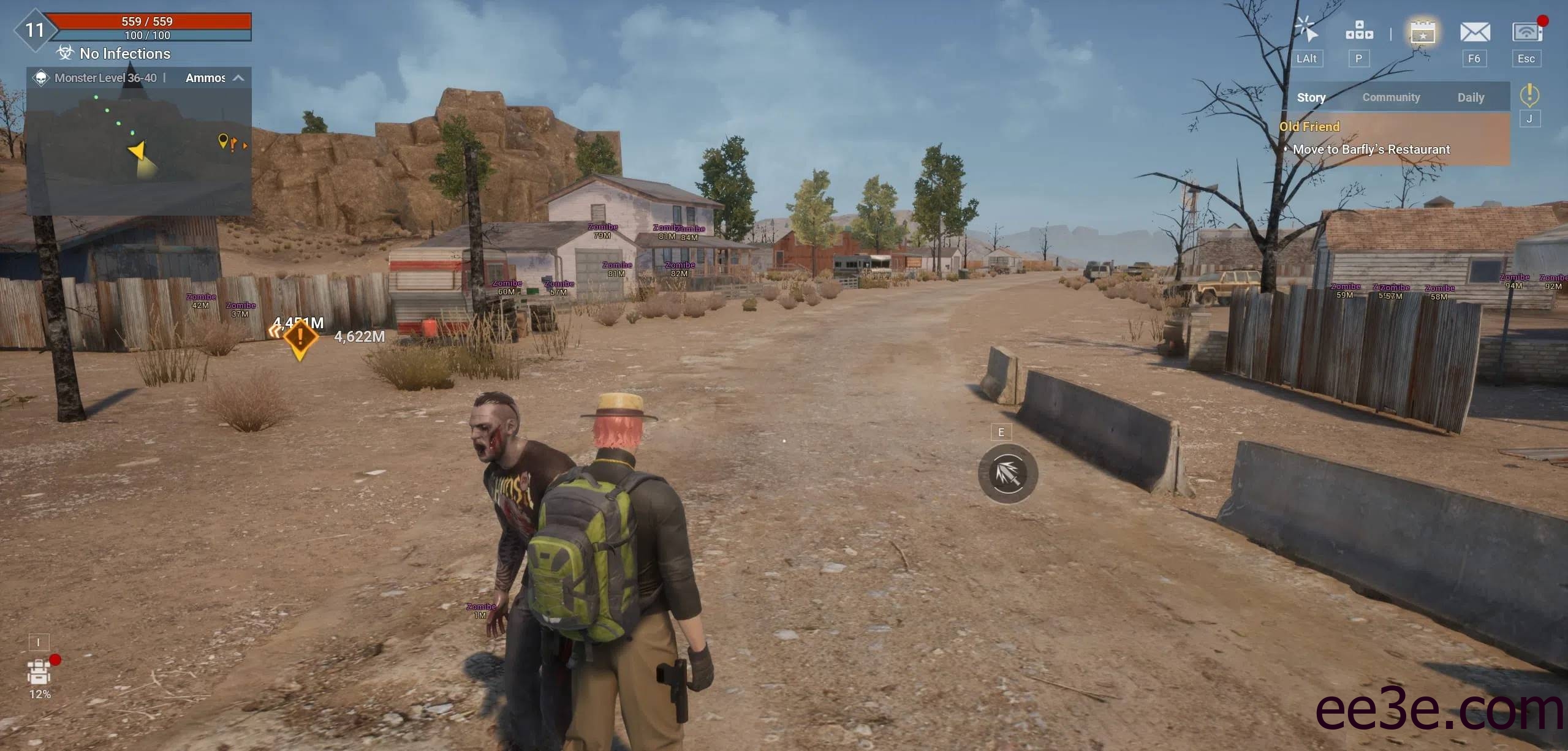Open the mail envelope icon

1474,32
